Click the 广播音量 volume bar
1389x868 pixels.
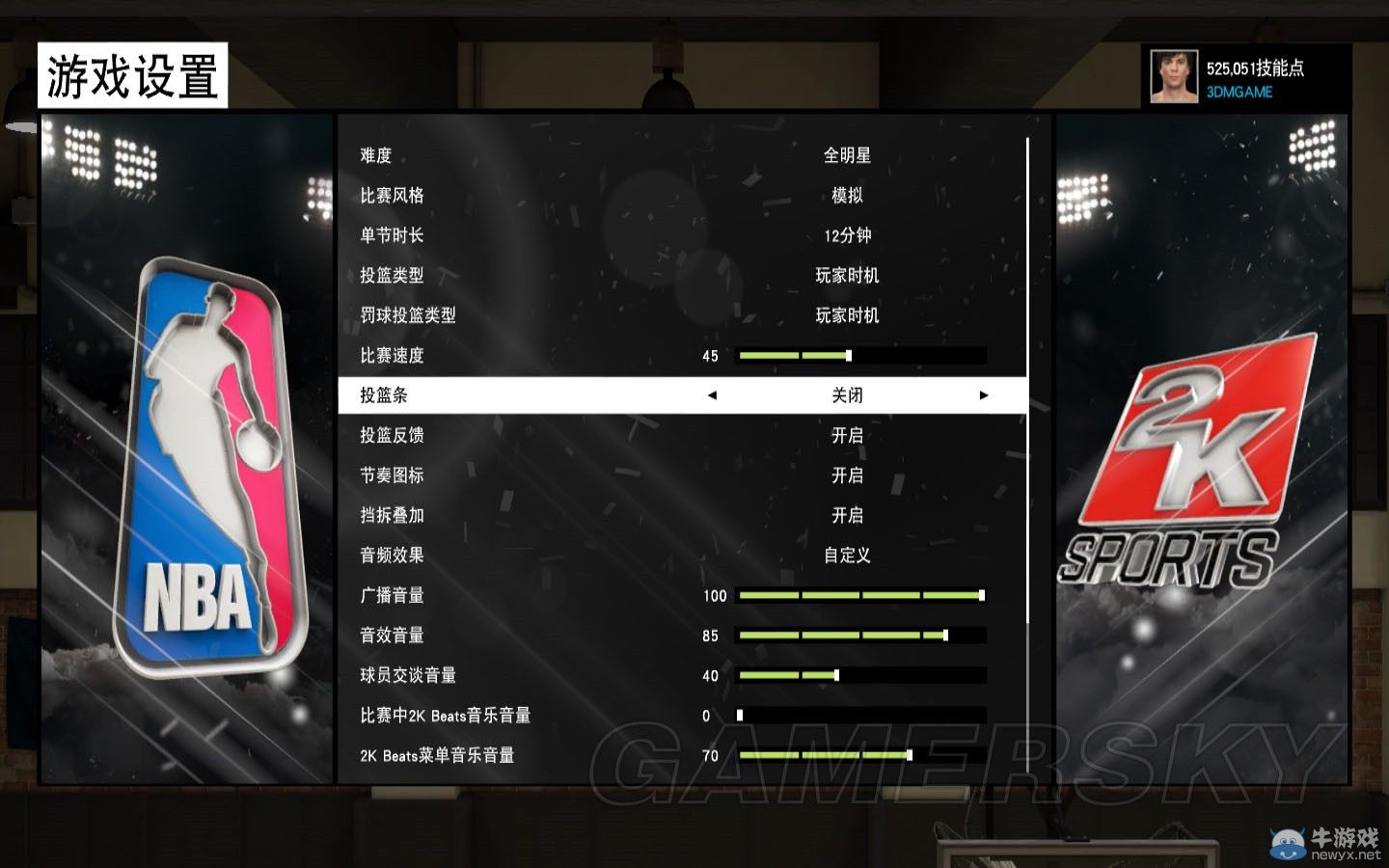coord(858,595)
